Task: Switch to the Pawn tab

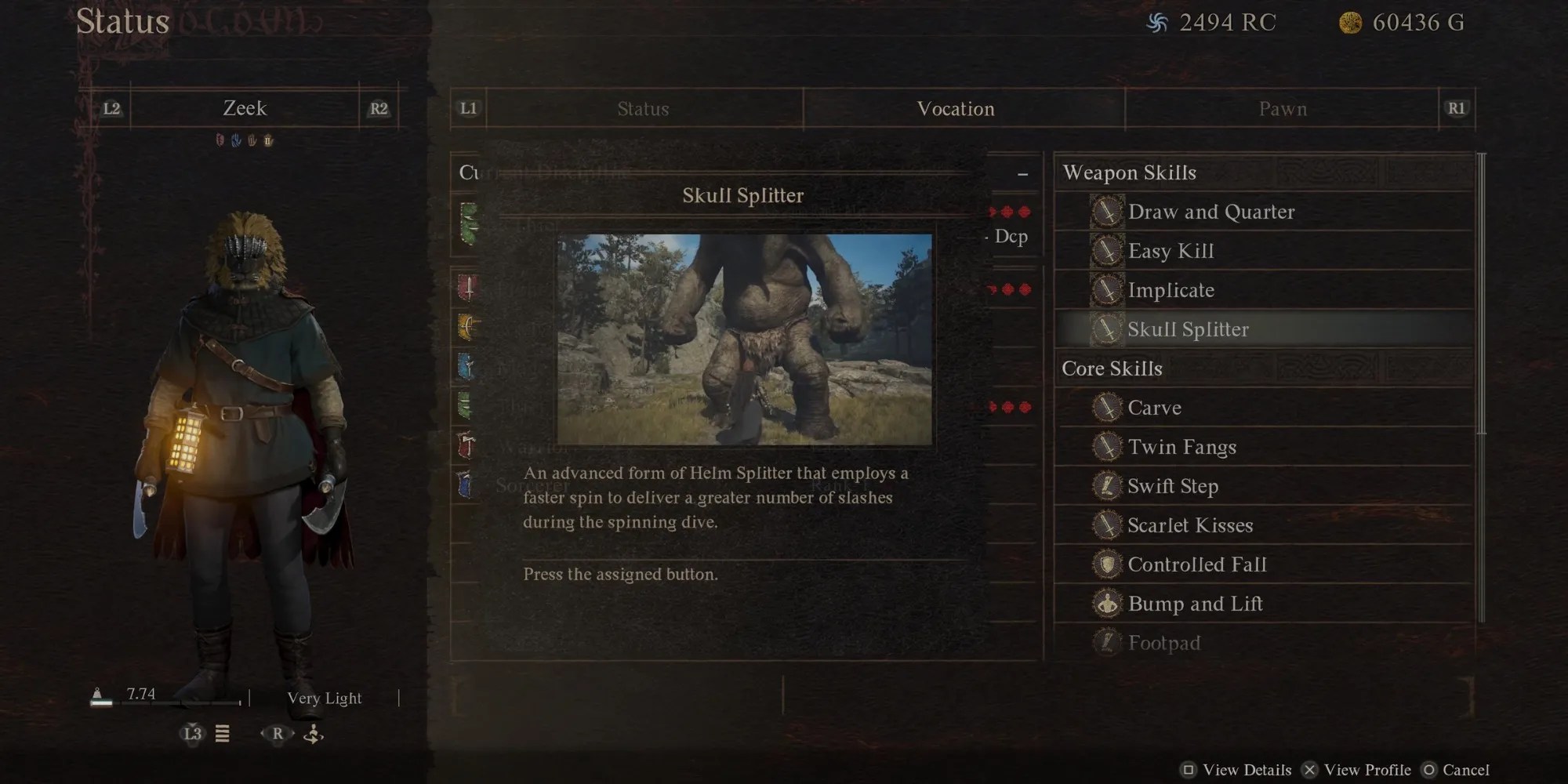Action: coord(1283,109)
